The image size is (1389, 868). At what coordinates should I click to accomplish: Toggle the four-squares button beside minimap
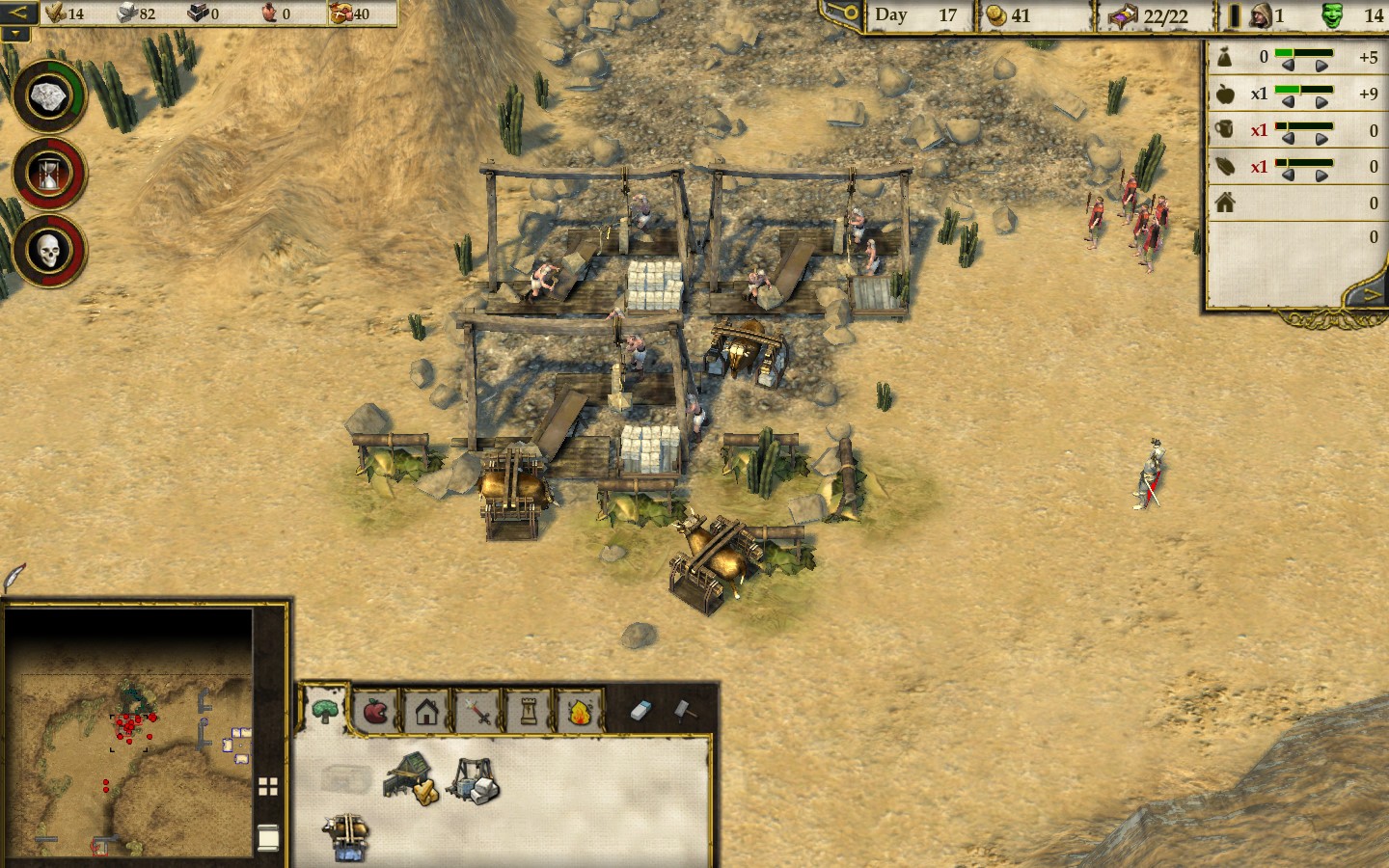coord(268,787)
